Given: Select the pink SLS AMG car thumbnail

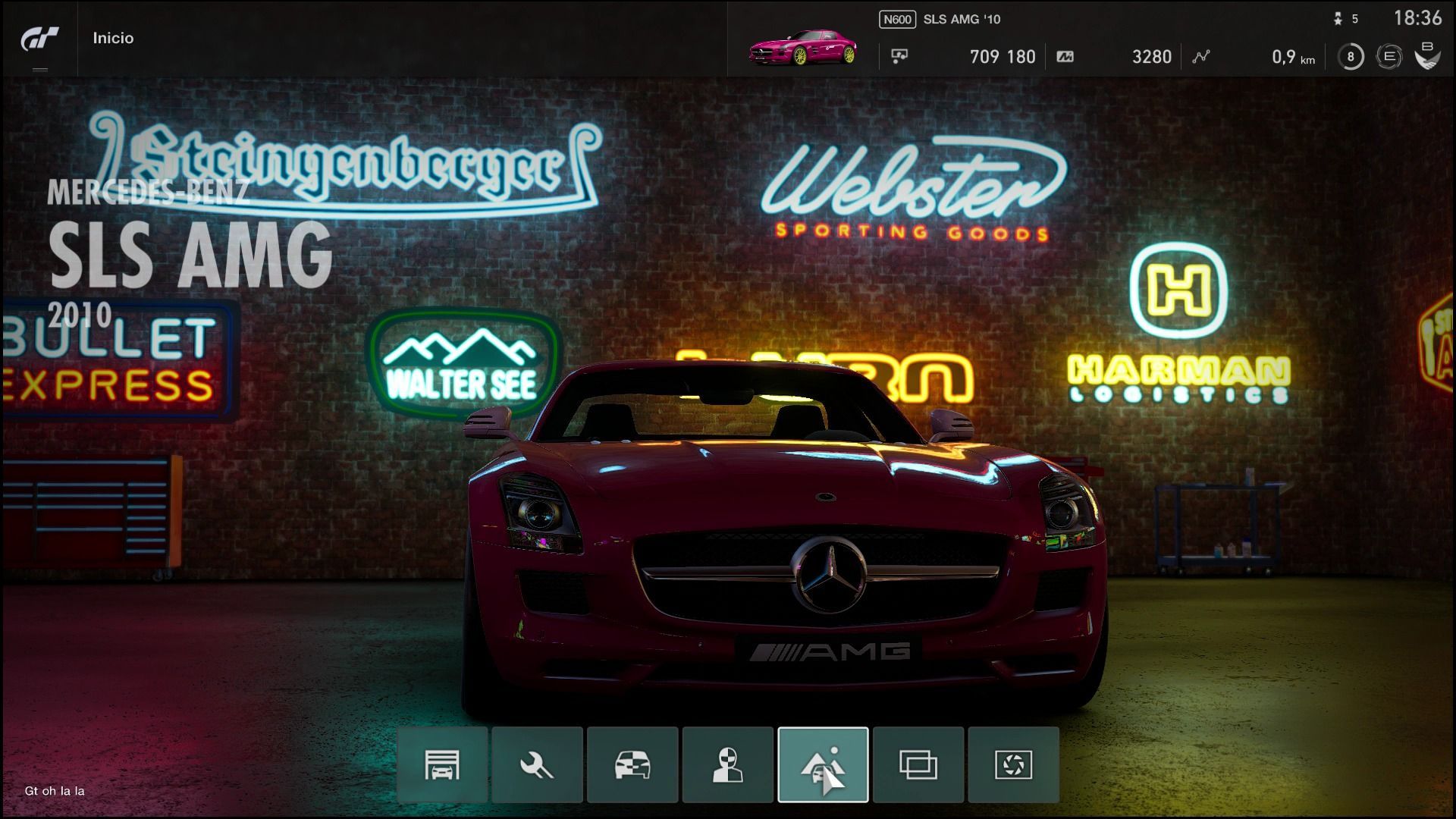Looking at the screenshot, I should coord(803,48).
